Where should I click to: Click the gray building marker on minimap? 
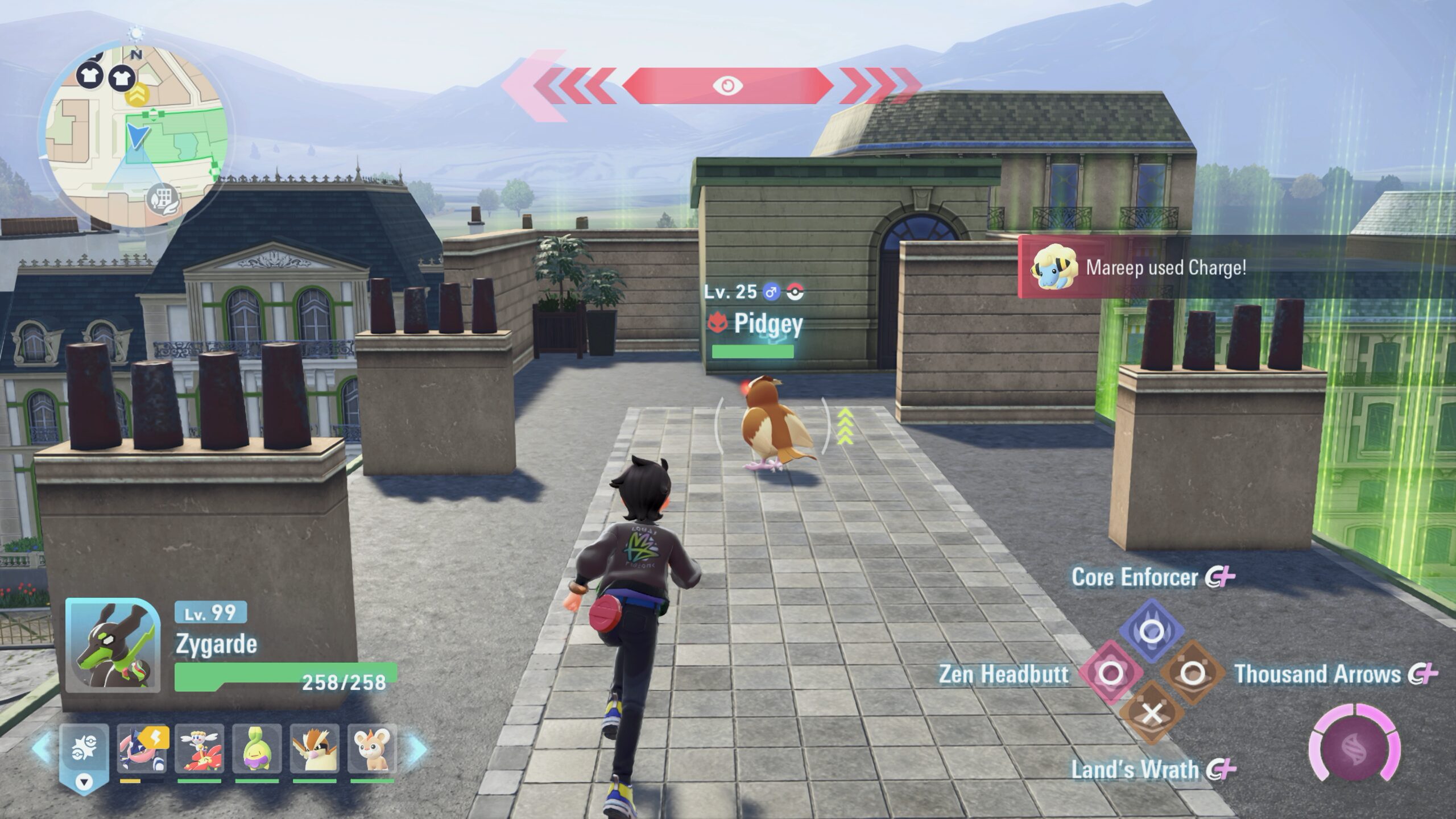tap(163, 199)
